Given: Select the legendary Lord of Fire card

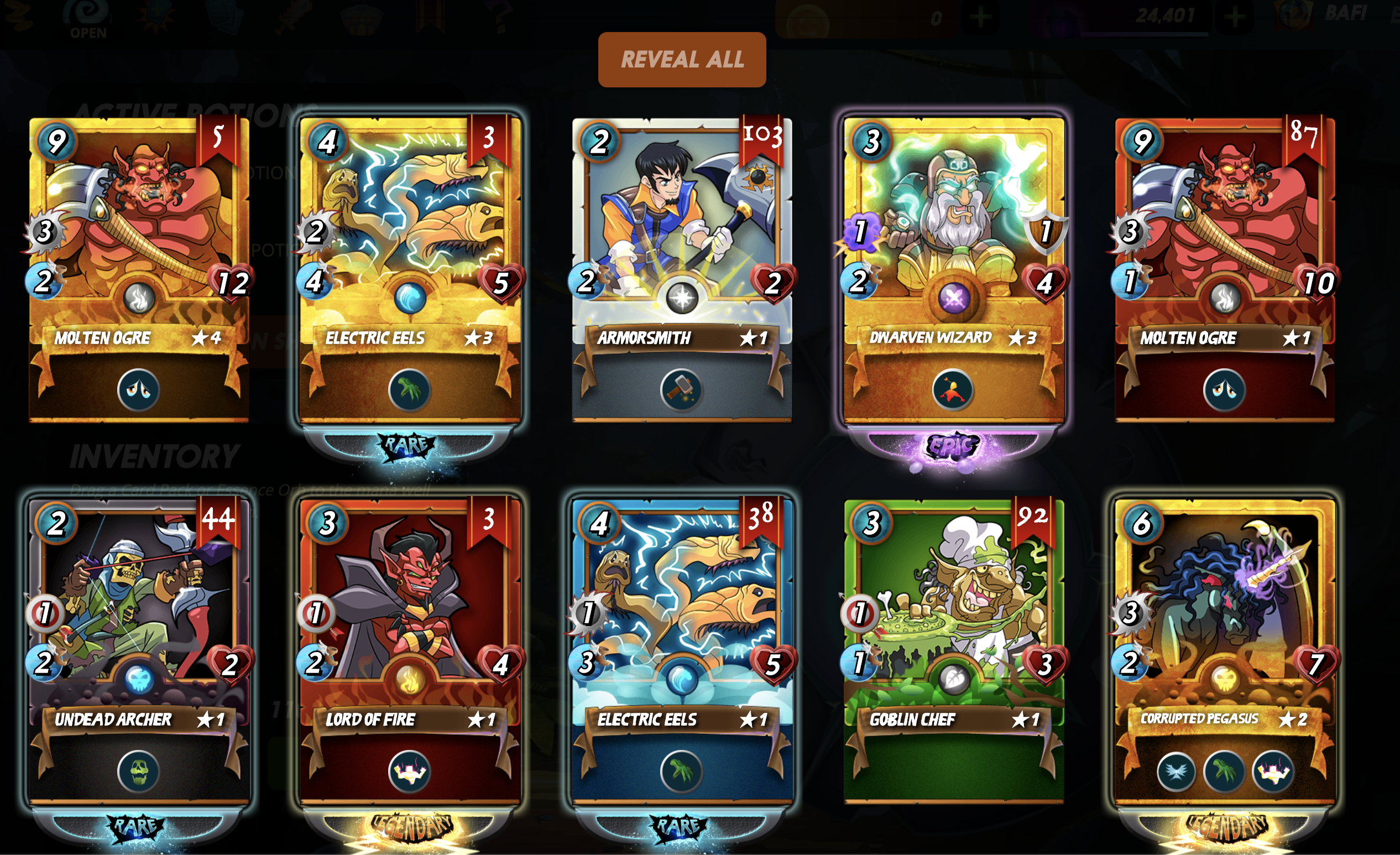Looking at the screenshot, I should 410,619.
